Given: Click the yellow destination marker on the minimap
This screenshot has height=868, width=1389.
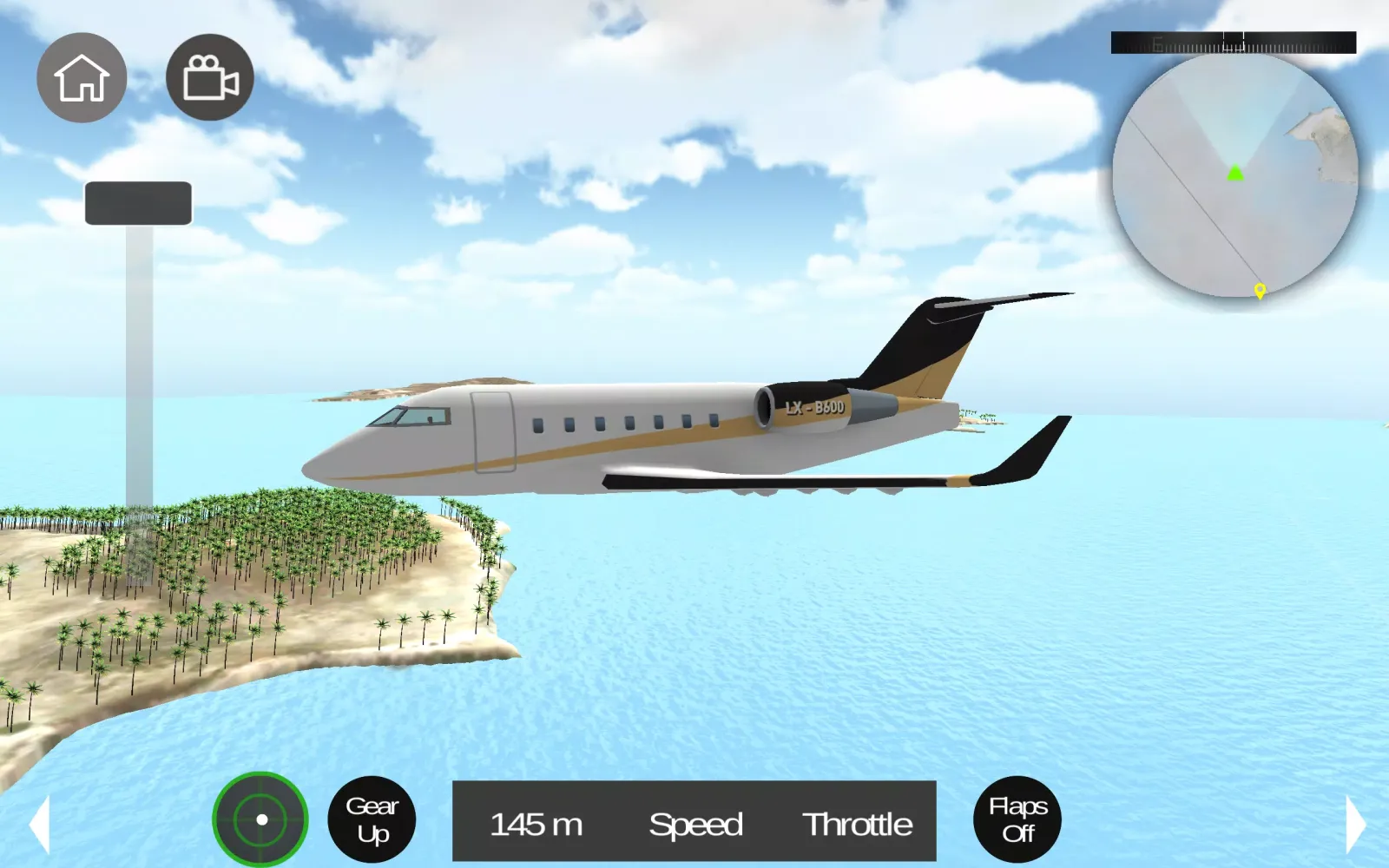Looking at the screenshot, I should point(1261,291).
